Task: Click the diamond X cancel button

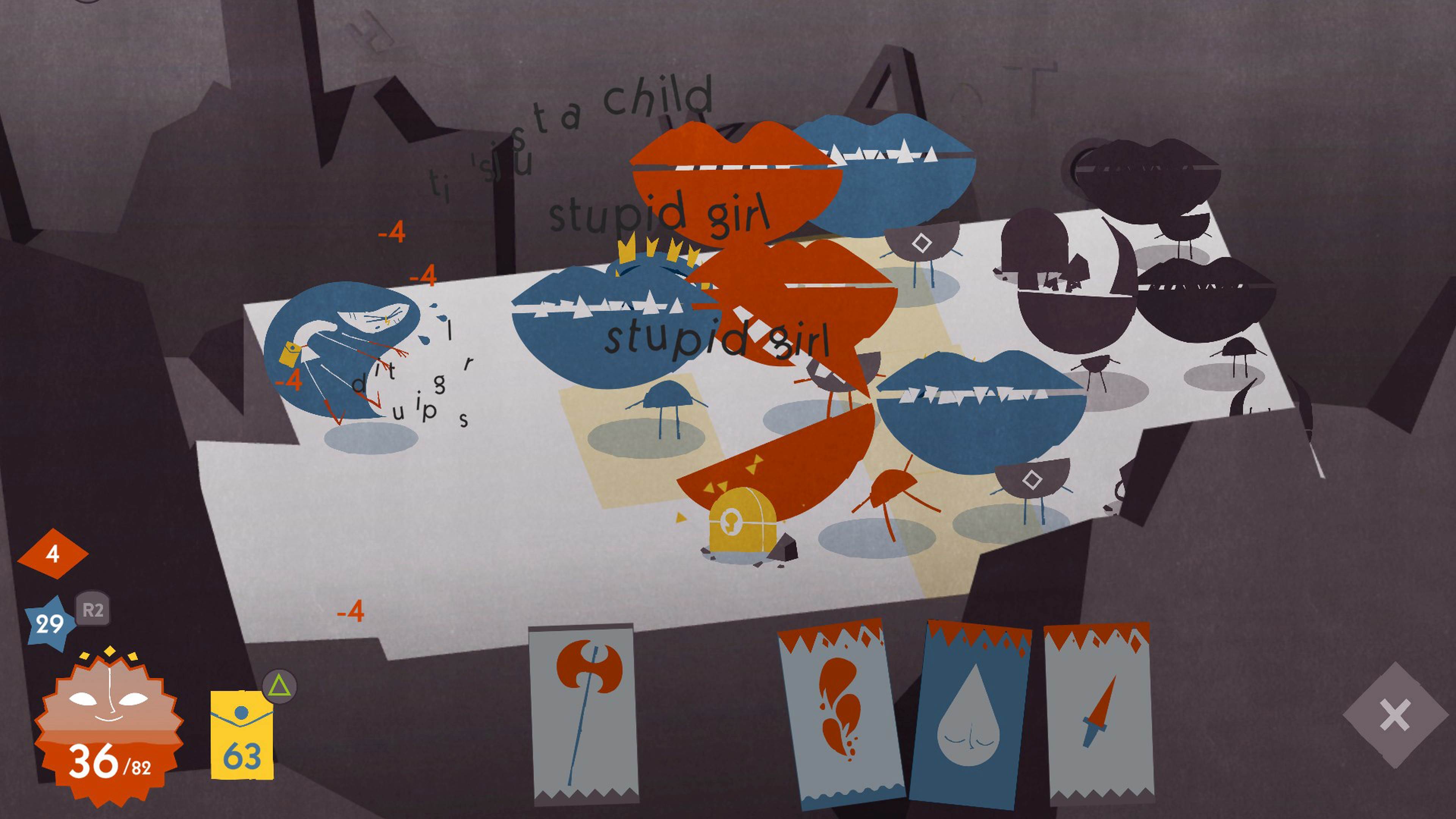Action: tap(1395, 715)
